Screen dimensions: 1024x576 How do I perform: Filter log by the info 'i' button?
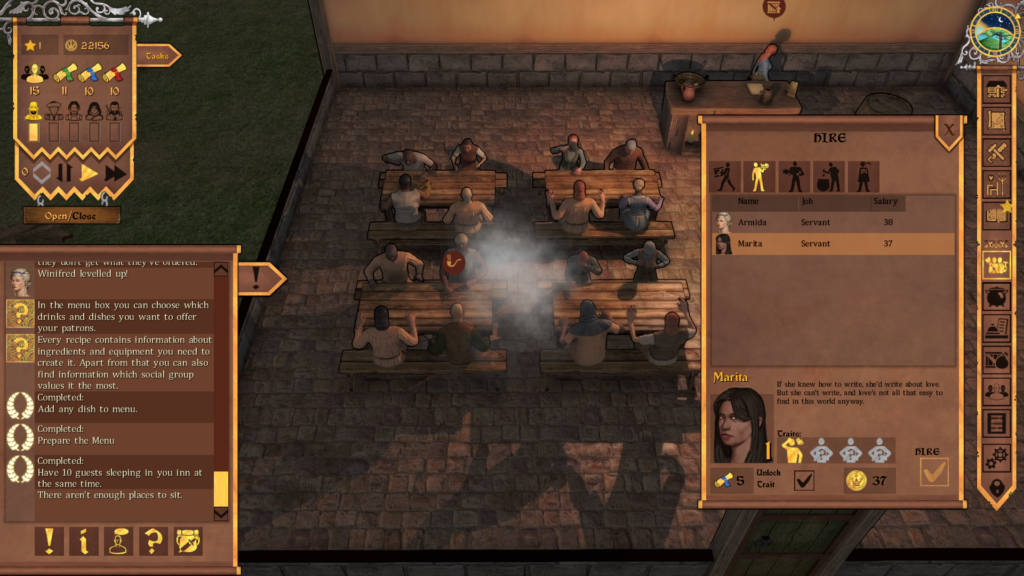(83, 541)
